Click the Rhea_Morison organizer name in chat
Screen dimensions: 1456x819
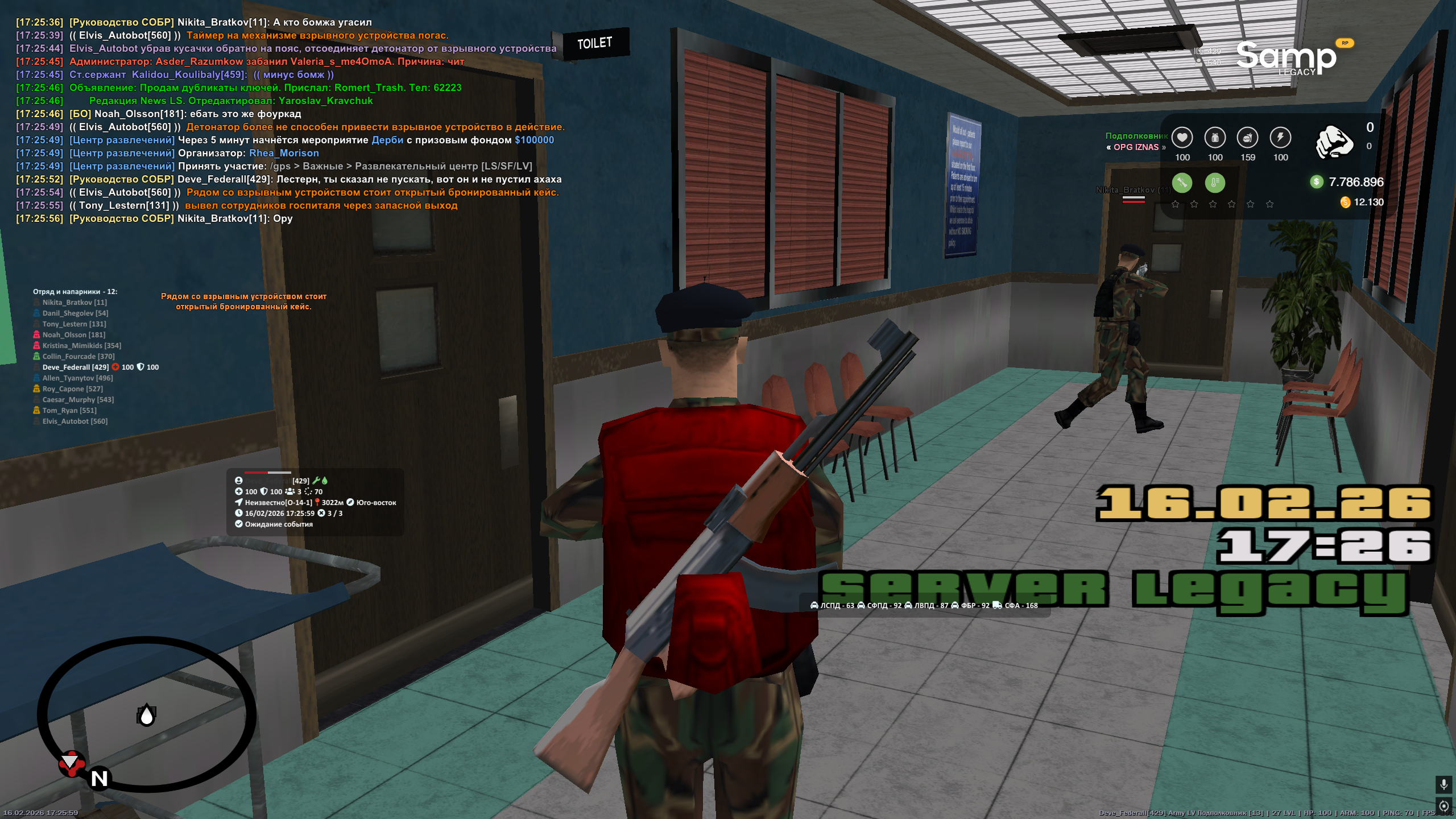coord(284,153)
